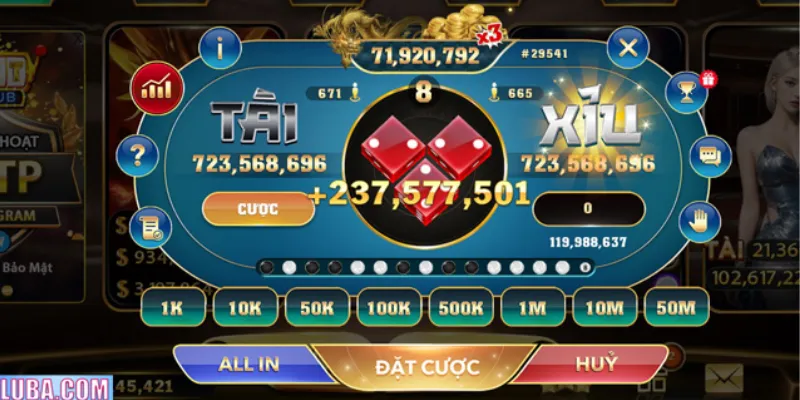The width and height of the screenshot is (800, 400).
Task: Pick the 50K chip
Action: pos(317,308)
